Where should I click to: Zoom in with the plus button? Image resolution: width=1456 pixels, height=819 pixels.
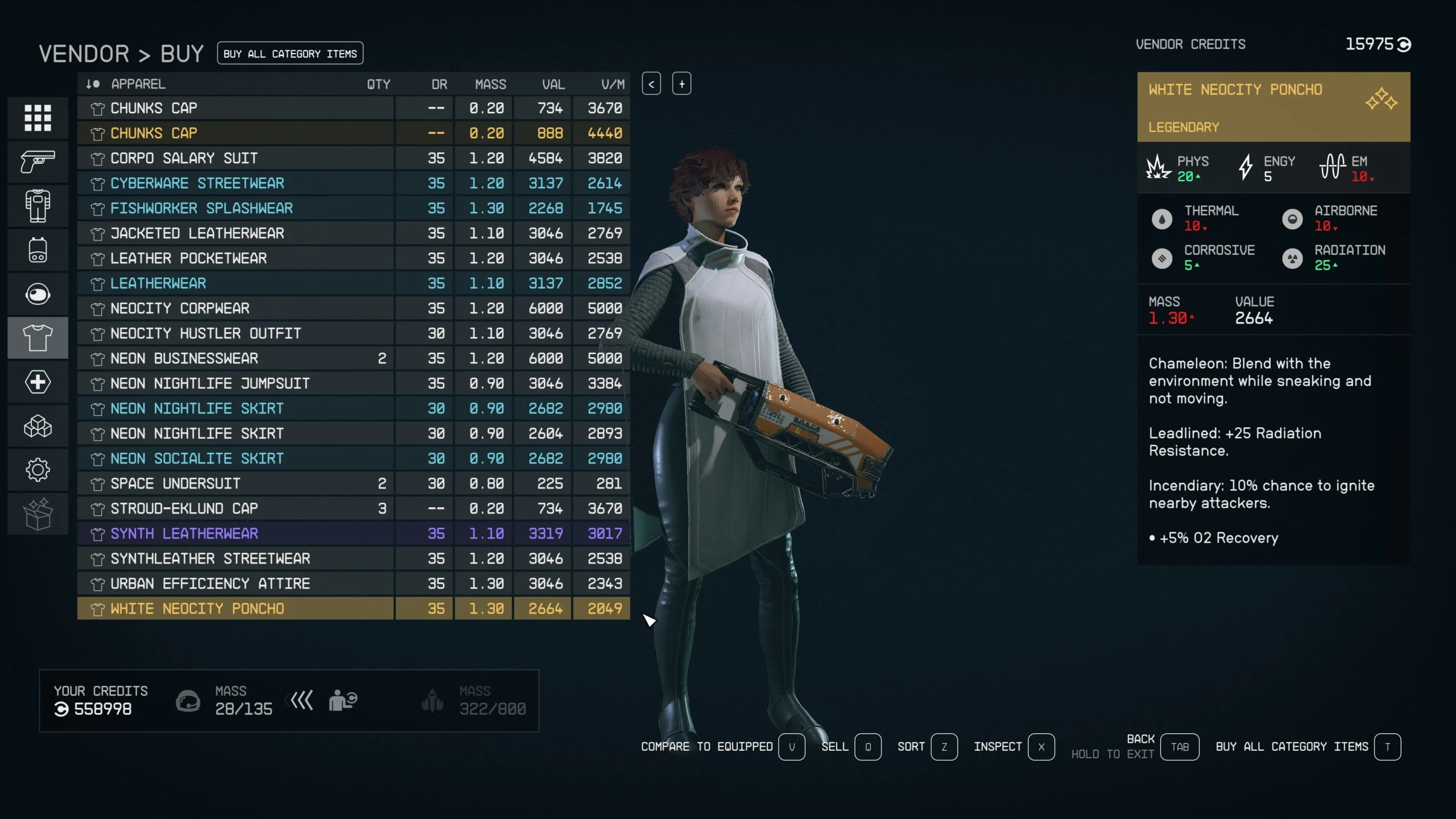pos(681,84)
